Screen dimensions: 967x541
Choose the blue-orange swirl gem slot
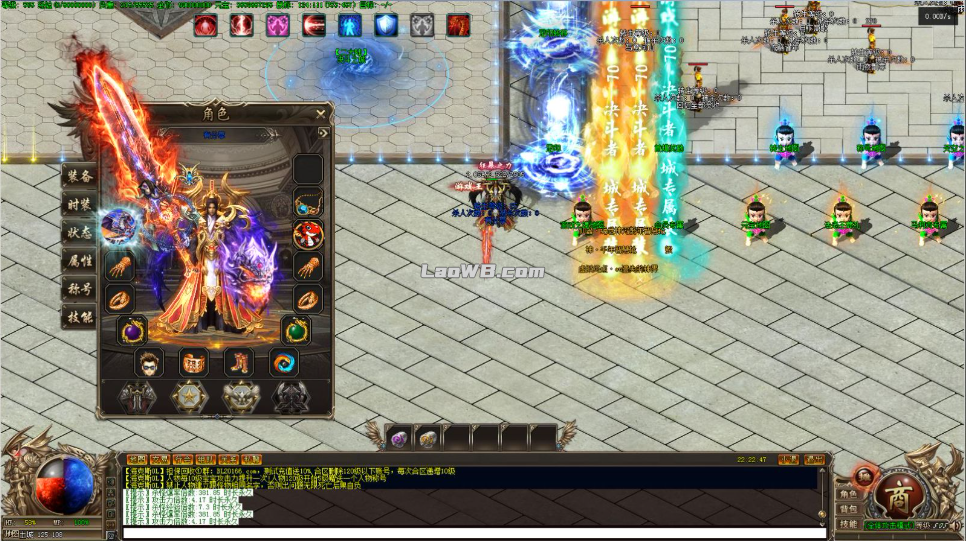coord(284,362)
